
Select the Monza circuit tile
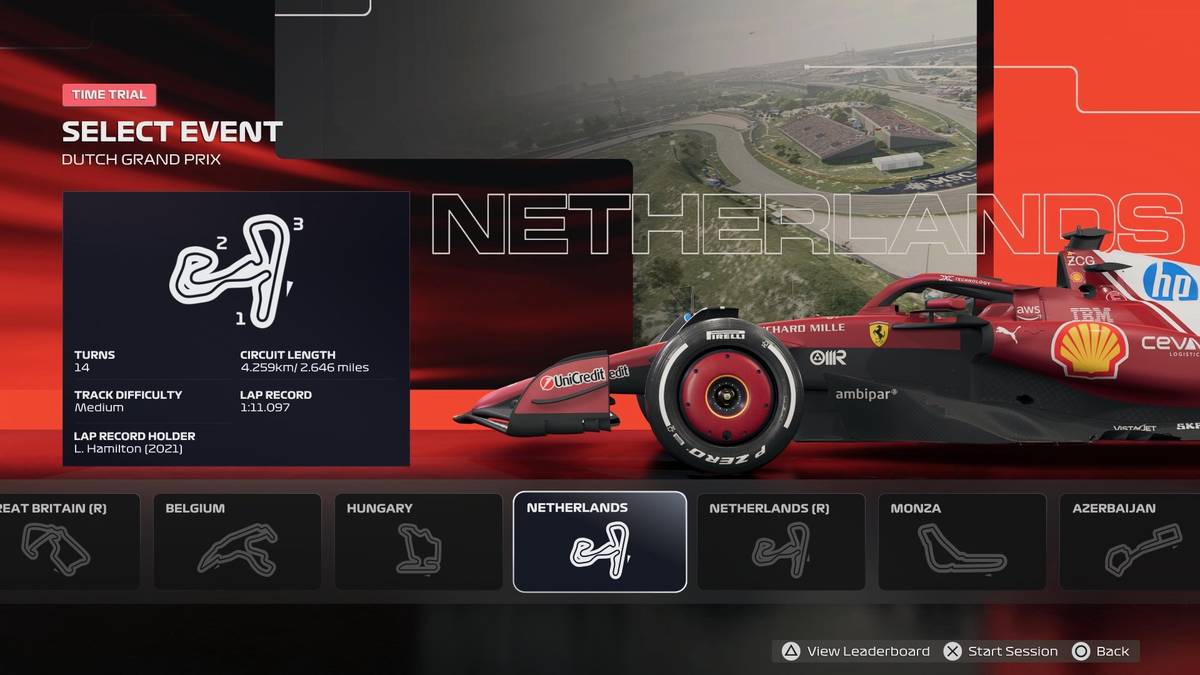961,541
